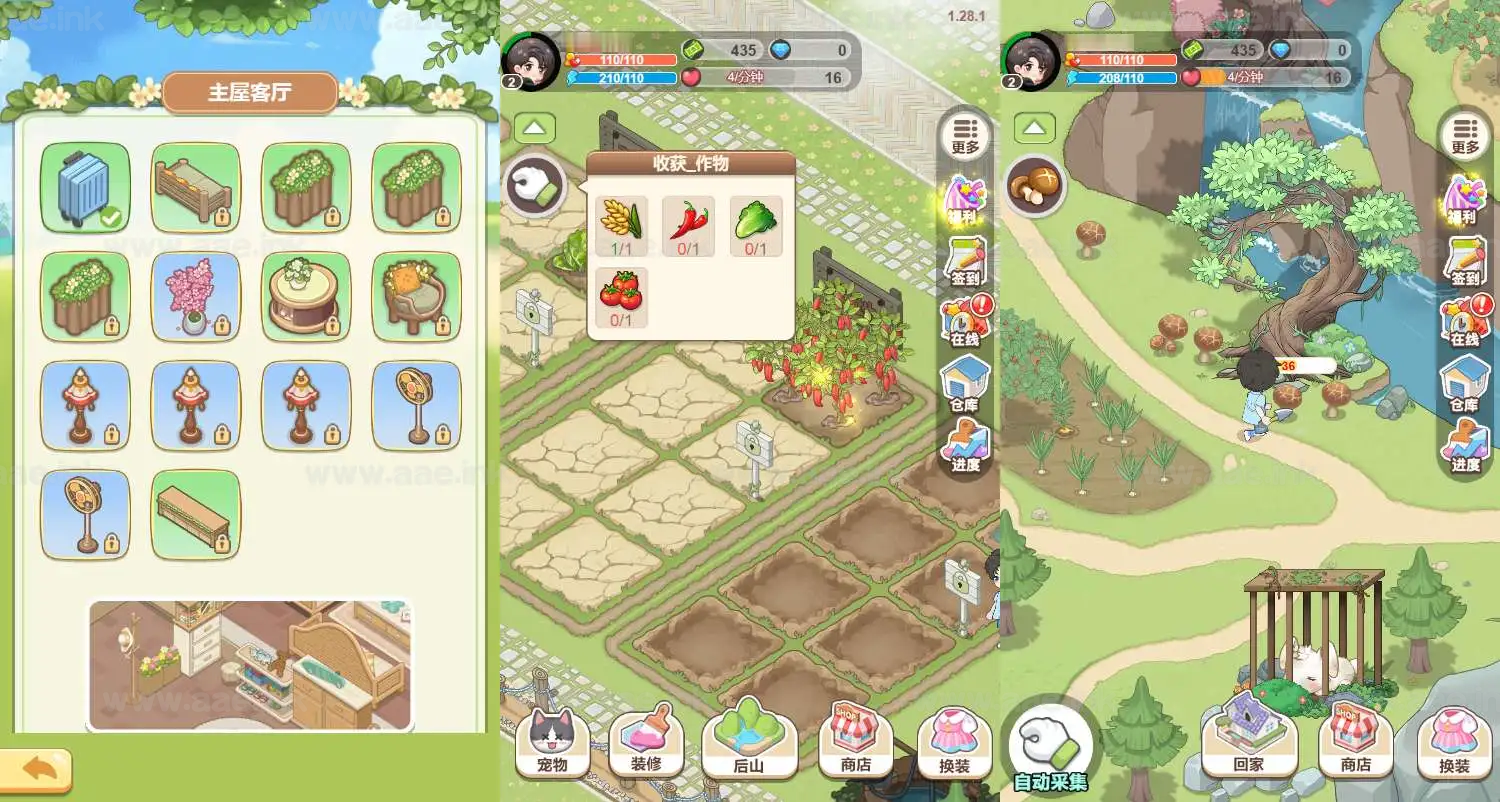
Task: Tap the round white glove harvest icon
Action: [x=535, y=186]
